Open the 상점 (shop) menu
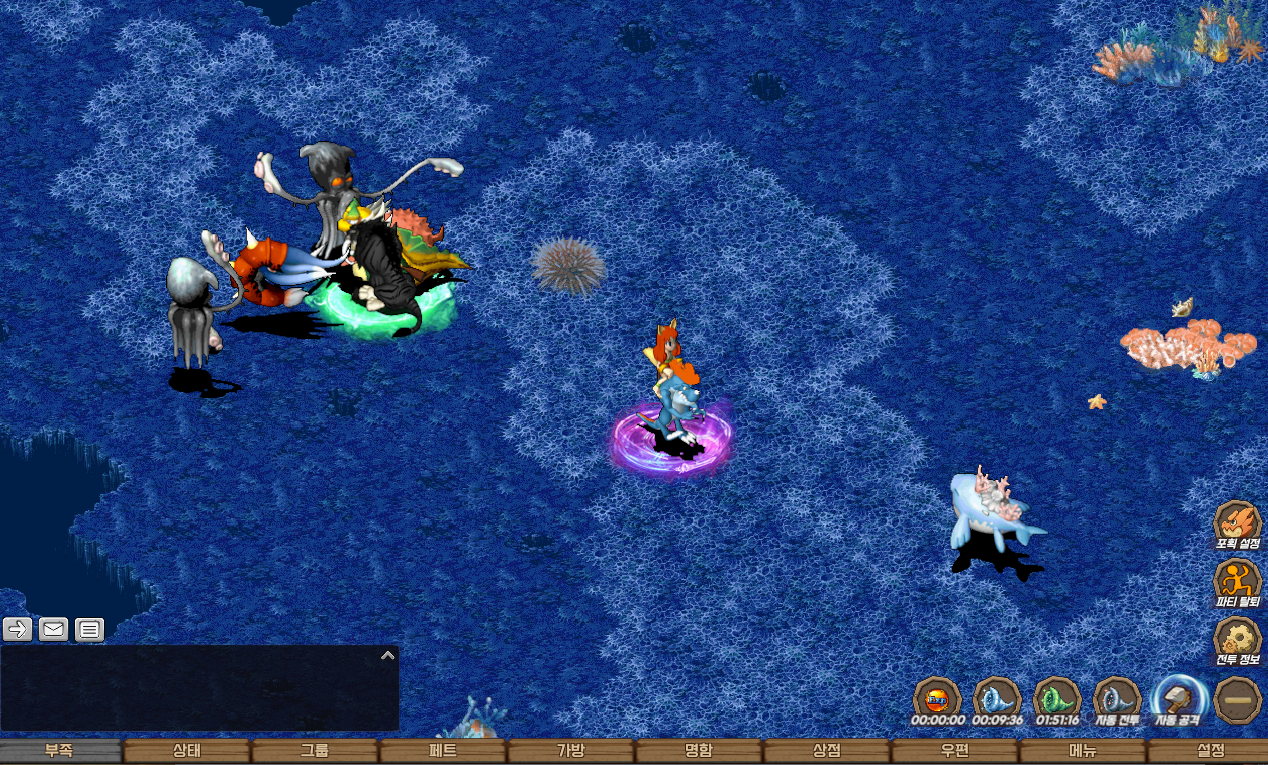This screenshot has width=1268, height=765. point(827,751)
